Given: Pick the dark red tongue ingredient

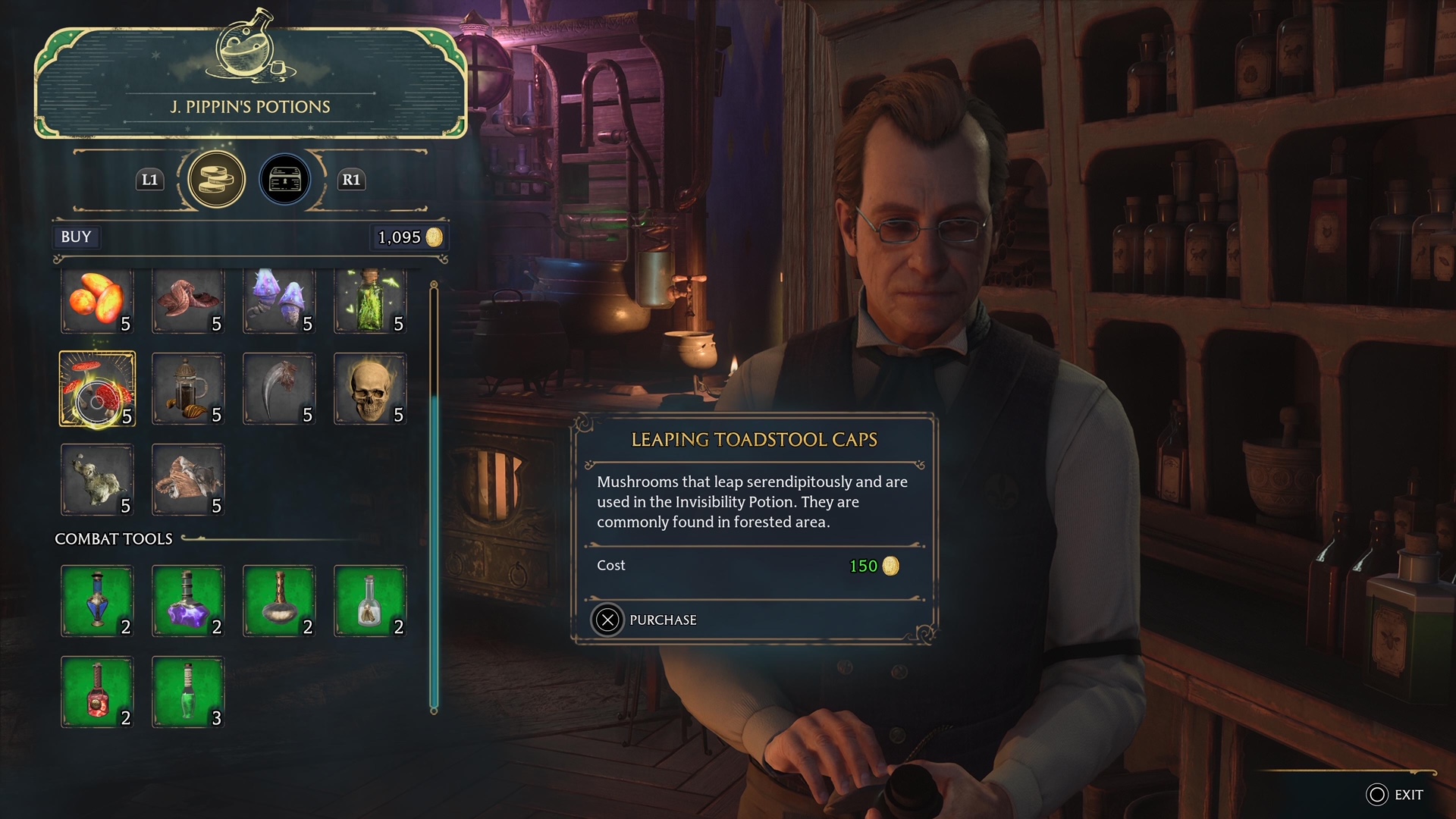Looking at the screenshot, I should click(x=188, y=300).
